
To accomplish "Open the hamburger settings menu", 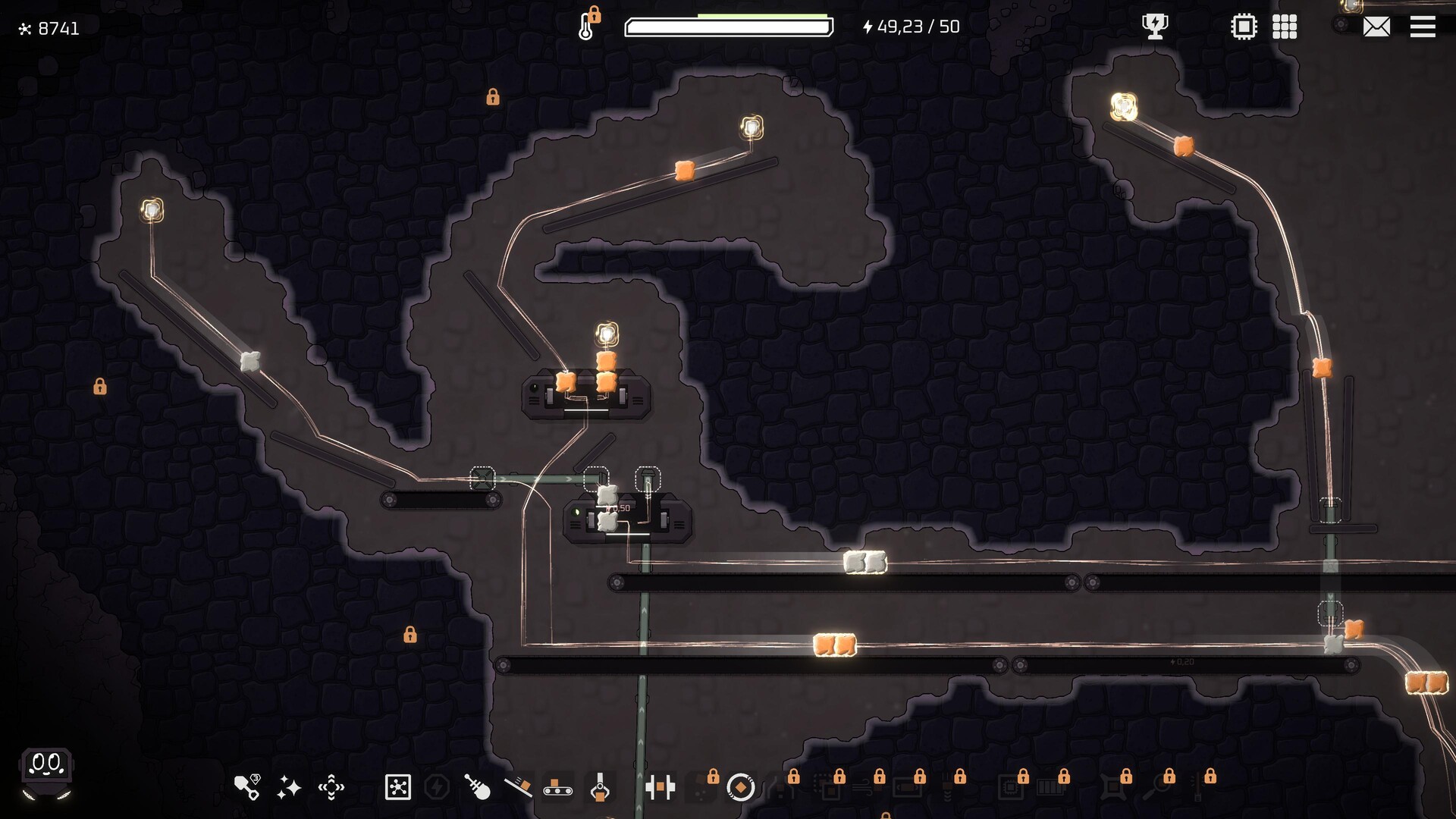I will coord(1423,27).
